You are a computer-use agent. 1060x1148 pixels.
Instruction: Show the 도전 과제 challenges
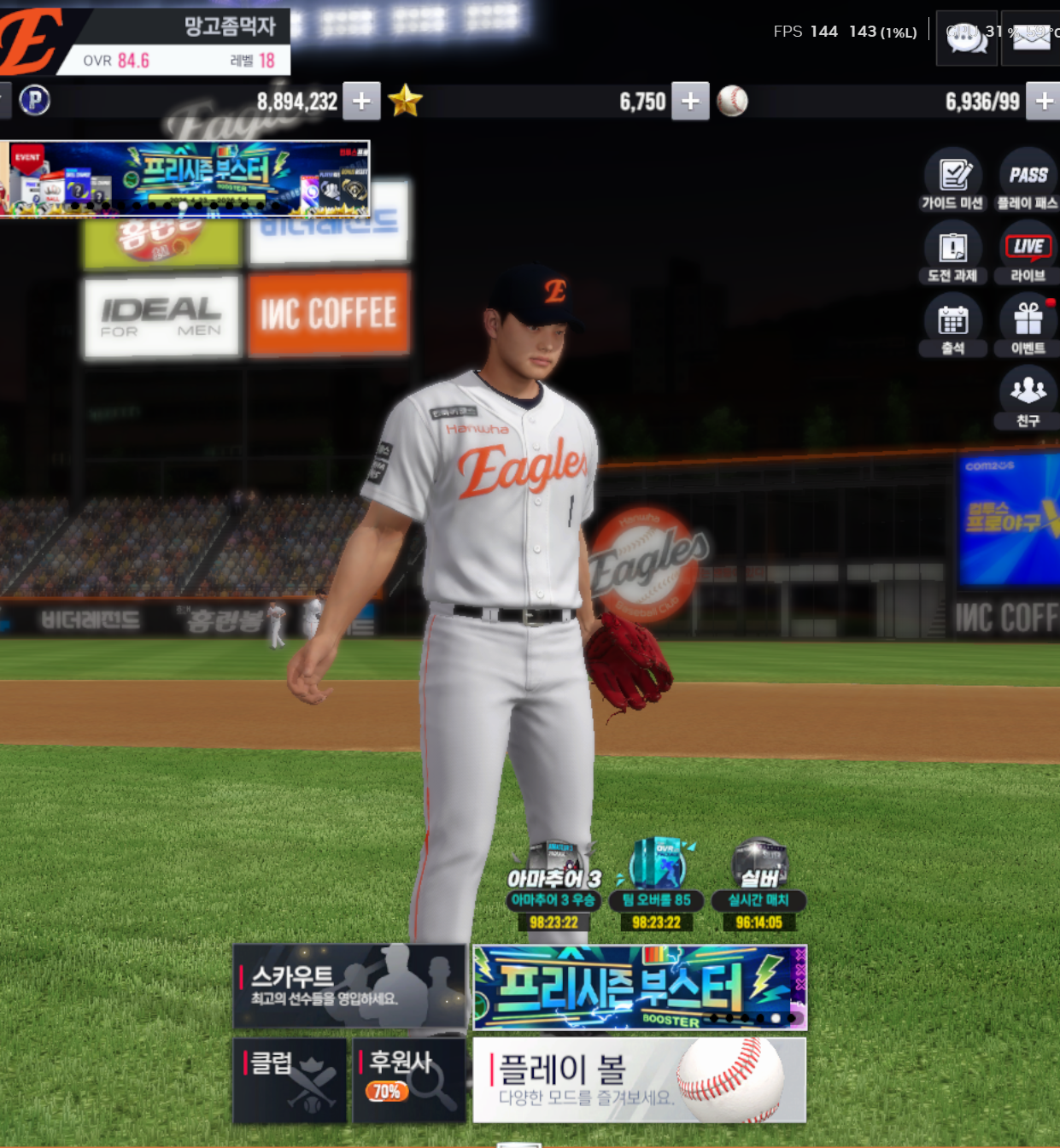[953, 253]
